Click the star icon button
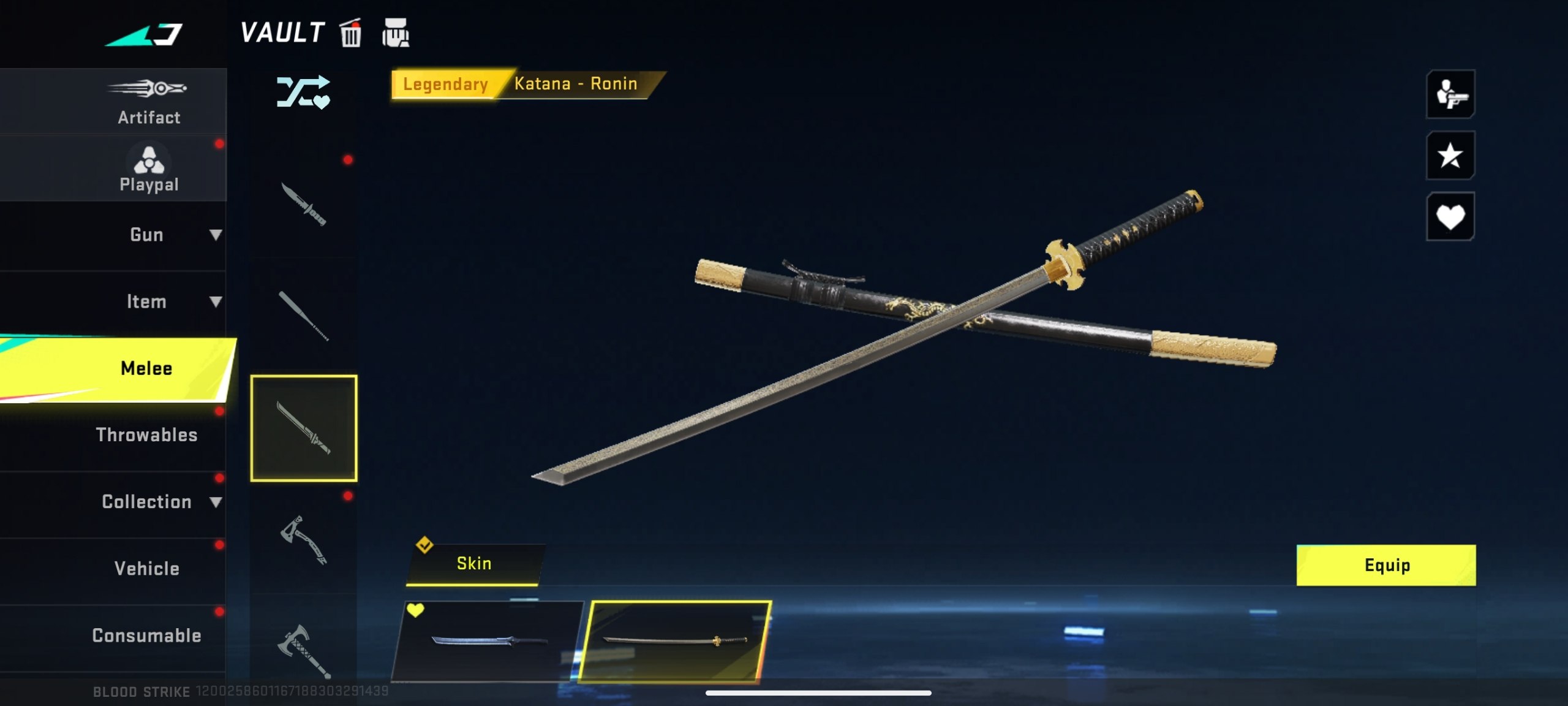This screenshot has height=706, width=1568. click(x=1450, y=156)
